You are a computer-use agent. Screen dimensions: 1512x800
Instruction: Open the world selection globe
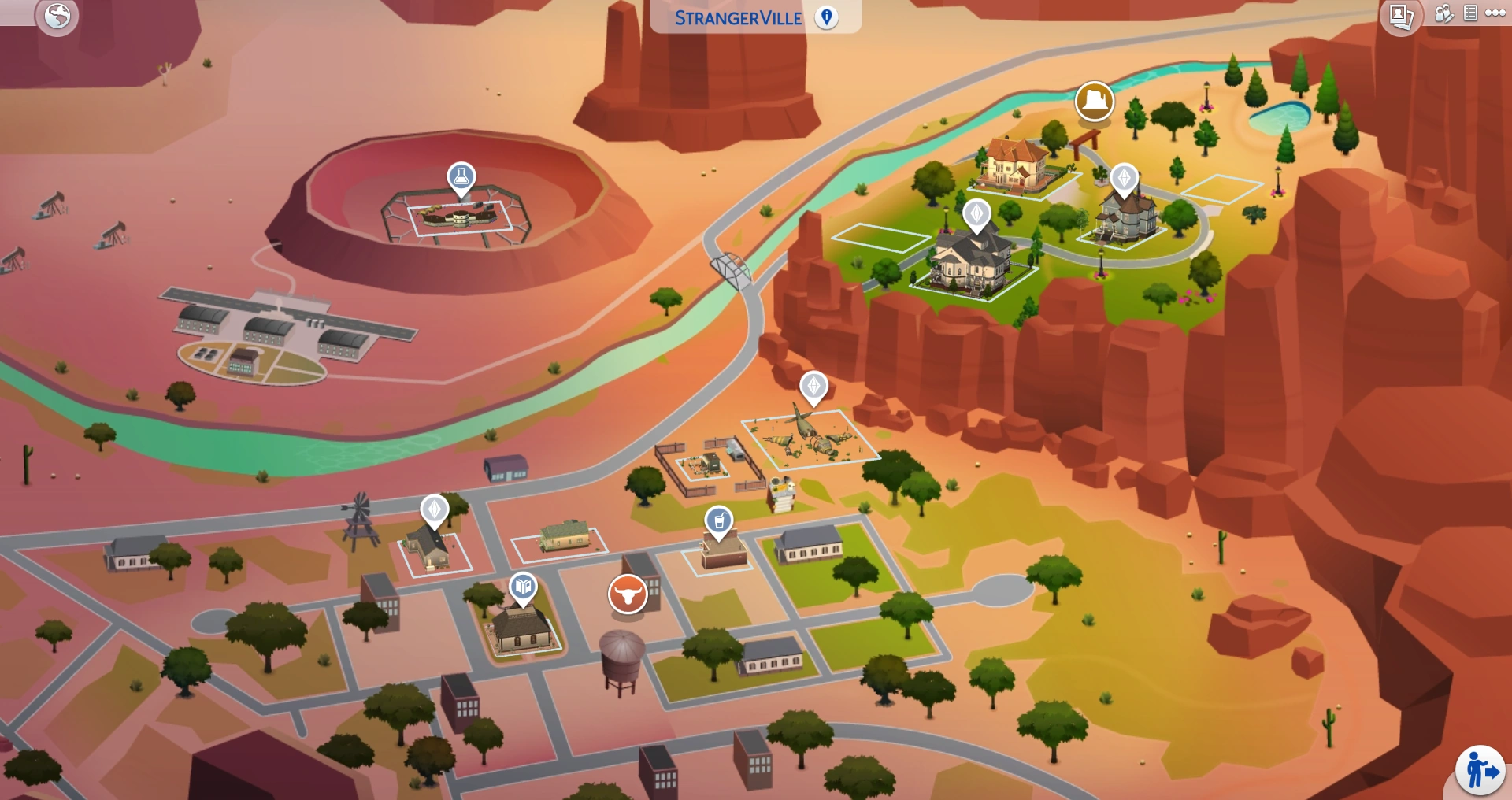[59, 15]
